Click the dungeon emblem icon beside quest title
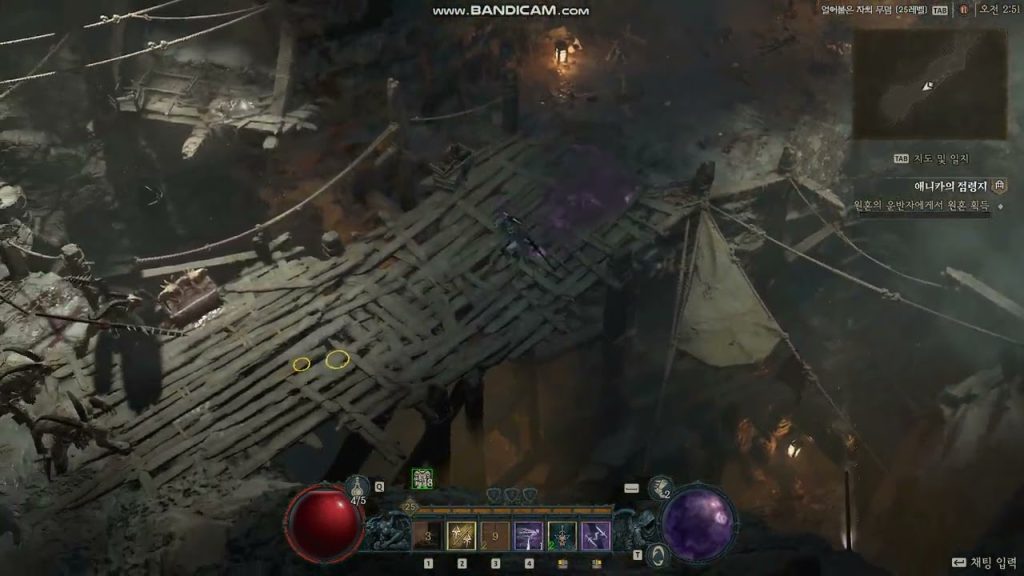This screenshot has width=1024, height=576. pos(999,186)
